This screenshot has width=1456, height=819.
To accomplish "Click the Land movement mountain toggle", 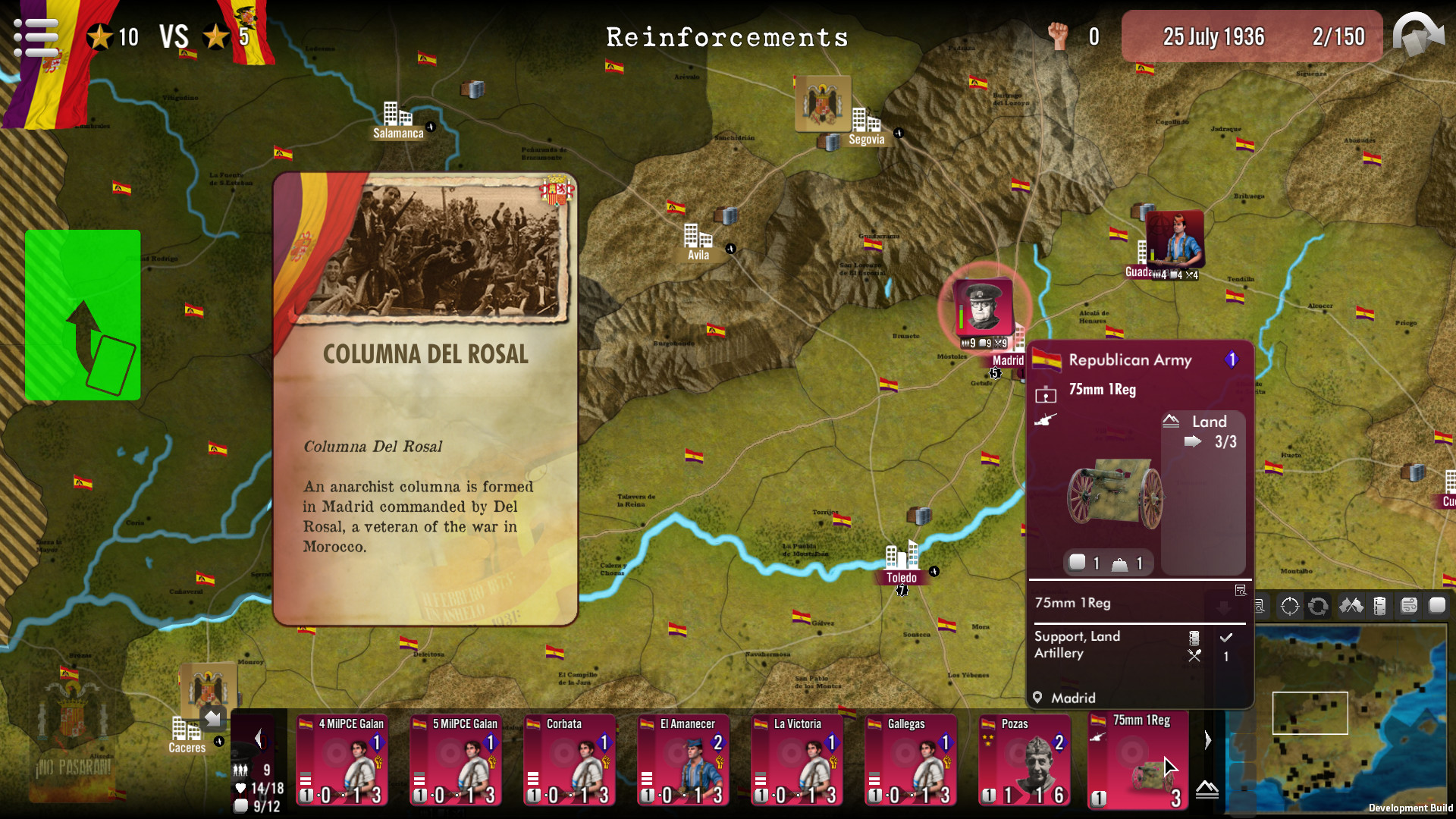I will tap(1172, 421).
